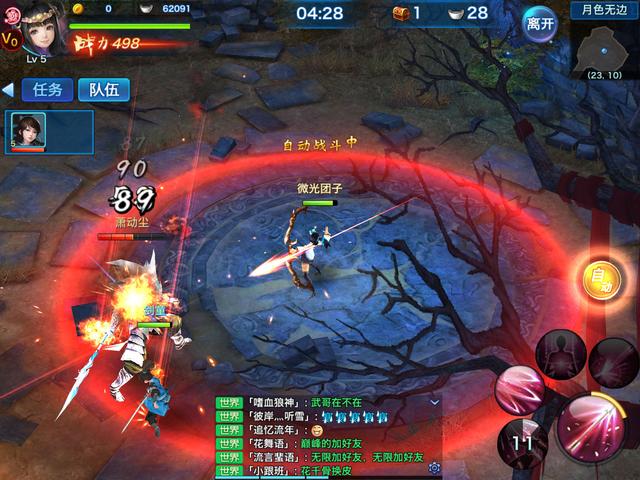640x480 pixels.
Task: Collapse the chat with the down arrow
Action: click(434, 401)
